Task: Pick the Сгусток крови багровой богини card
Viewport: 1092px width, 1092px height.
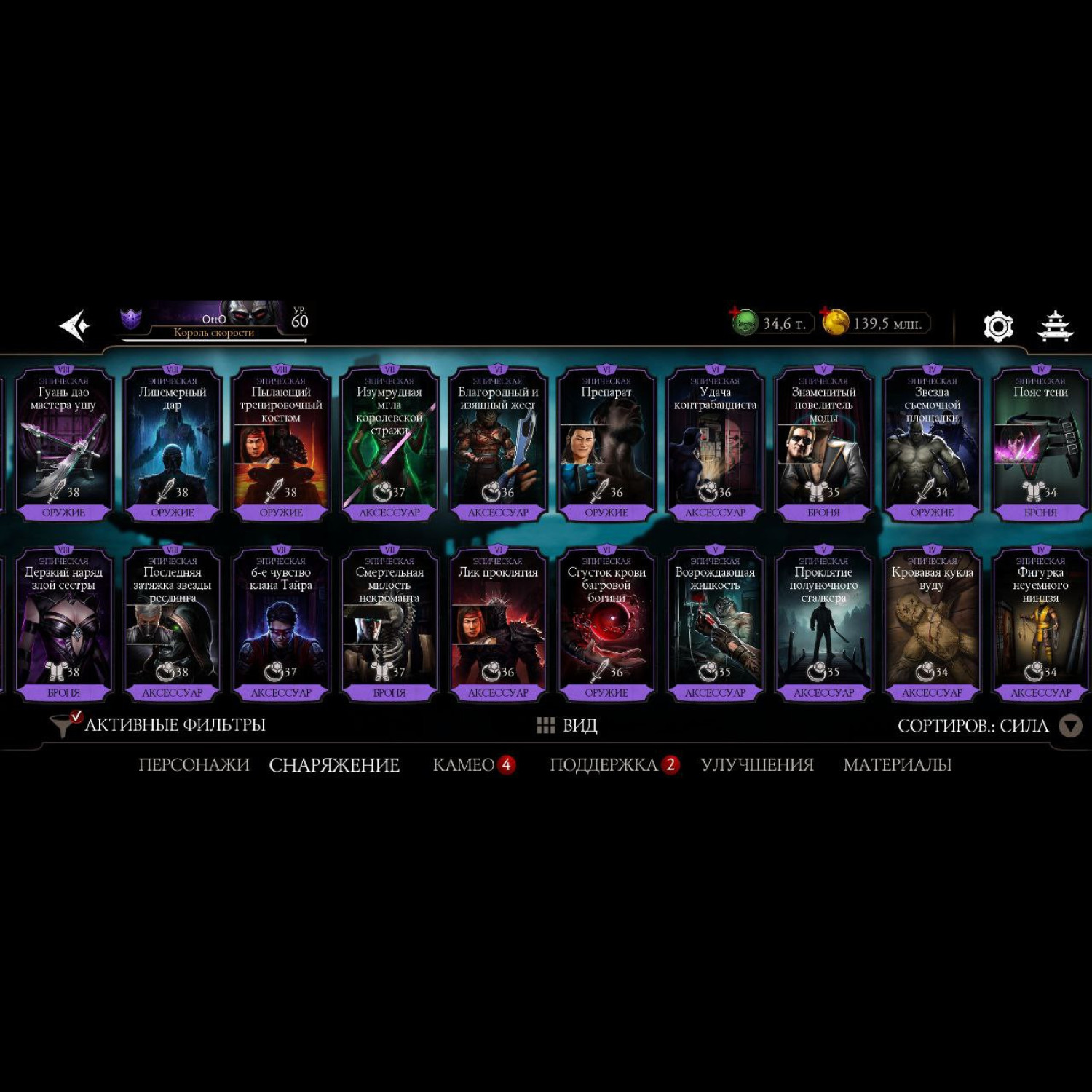Action: 606,624
